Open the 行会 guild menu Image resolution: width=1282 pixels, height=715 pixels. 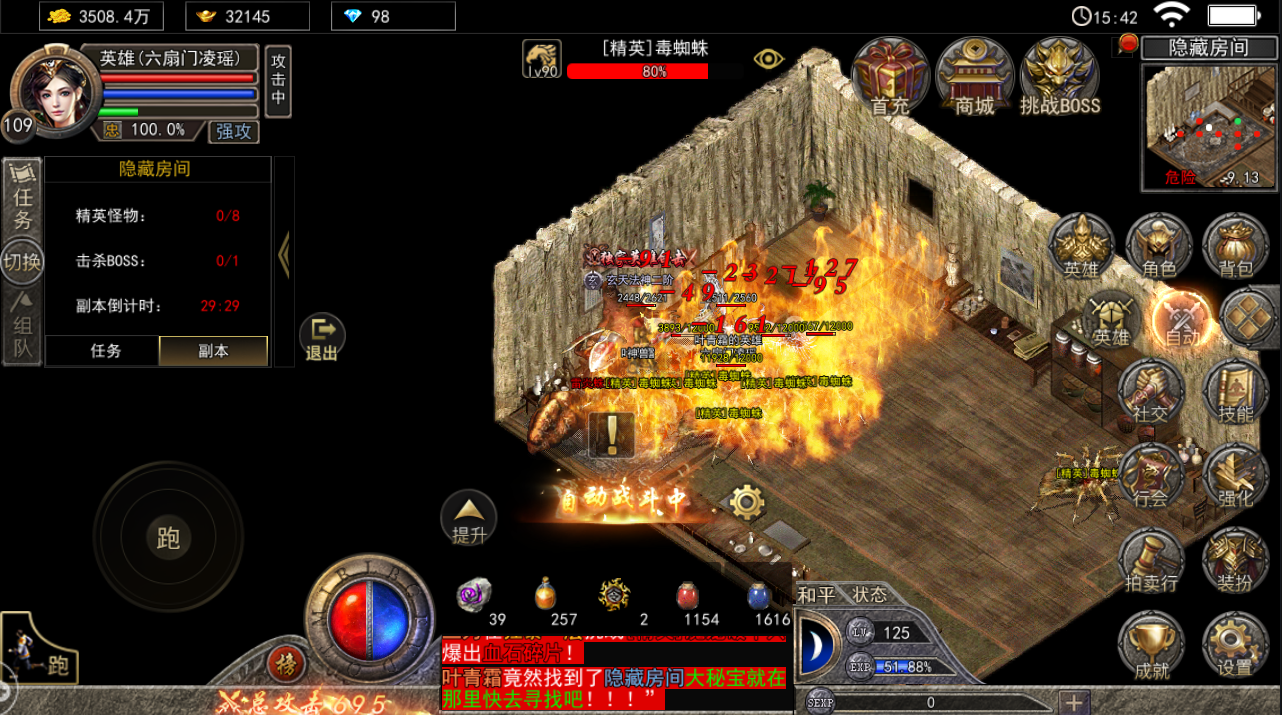point(1150,477)
